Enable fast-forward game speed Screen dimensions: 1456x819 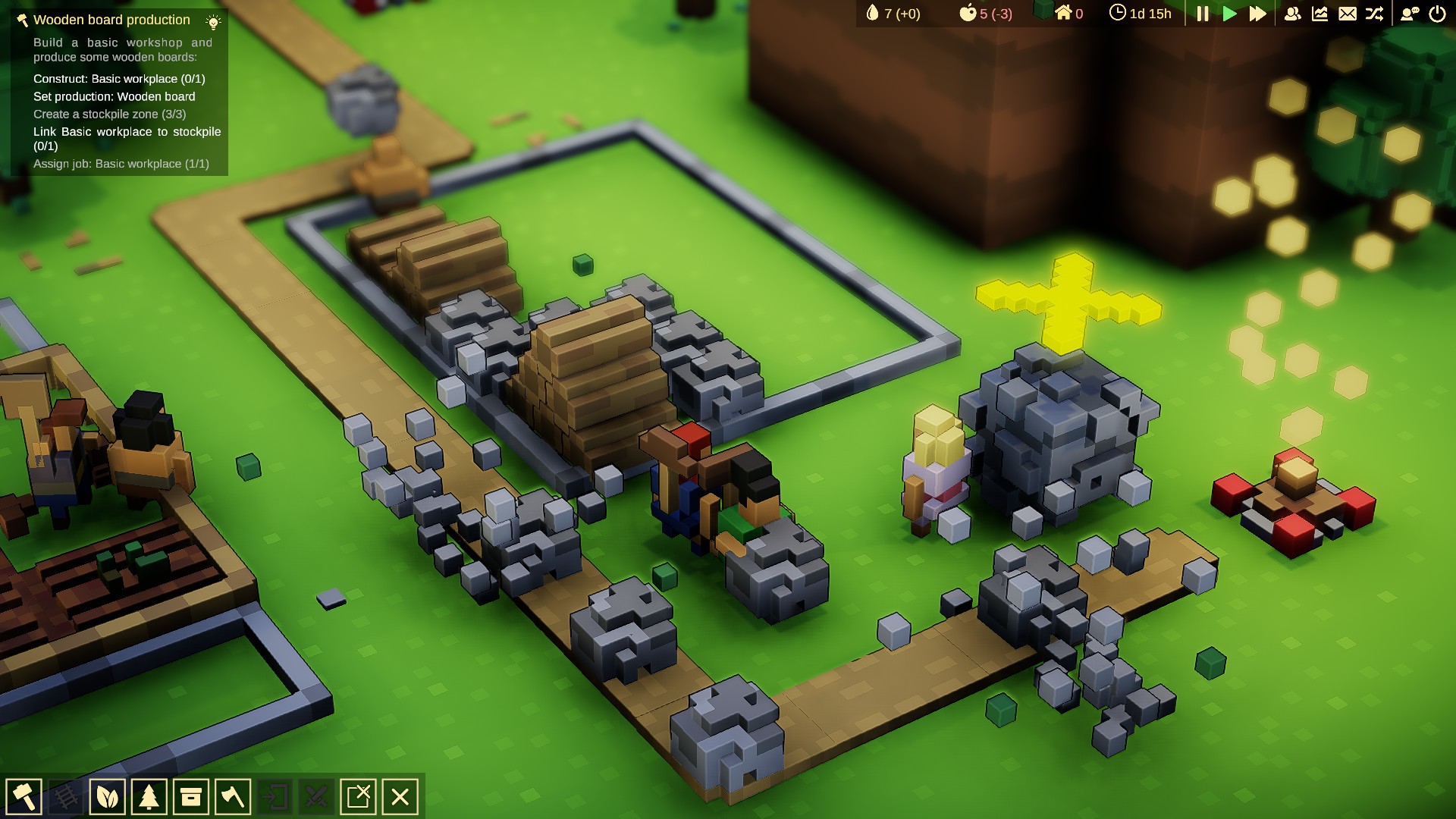[1258, 13]
